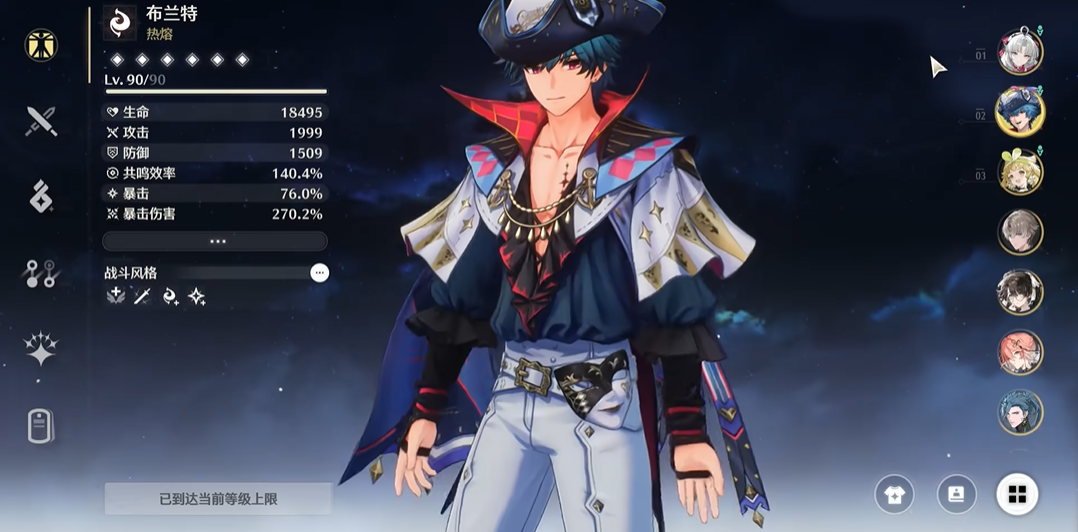
Task: Expand the full stats list with three dots
Action: [215, 241]
